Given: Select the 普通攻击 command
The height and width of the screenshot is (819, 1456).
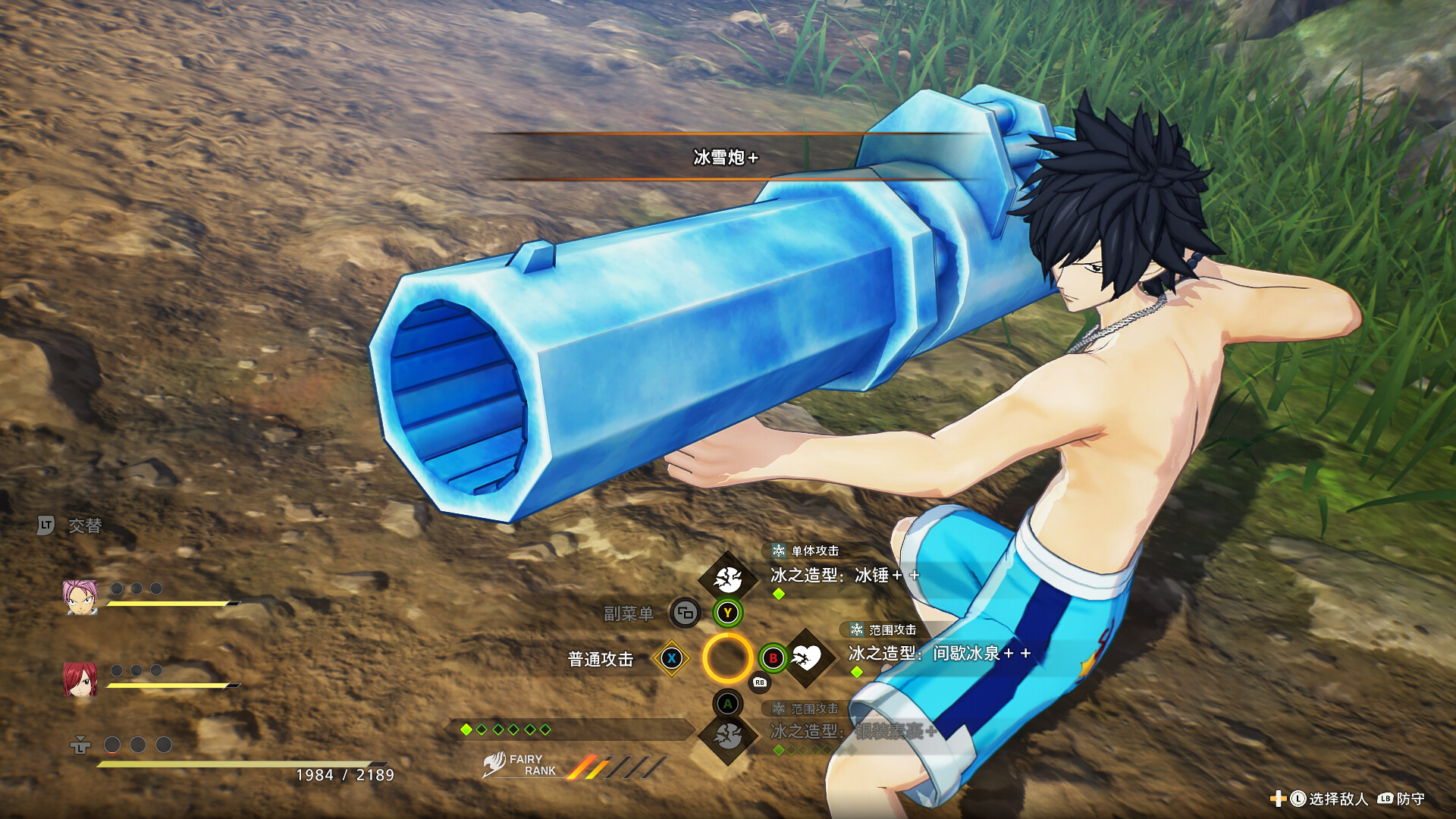Looking at the screenshot, I should [x=601, y=659].
